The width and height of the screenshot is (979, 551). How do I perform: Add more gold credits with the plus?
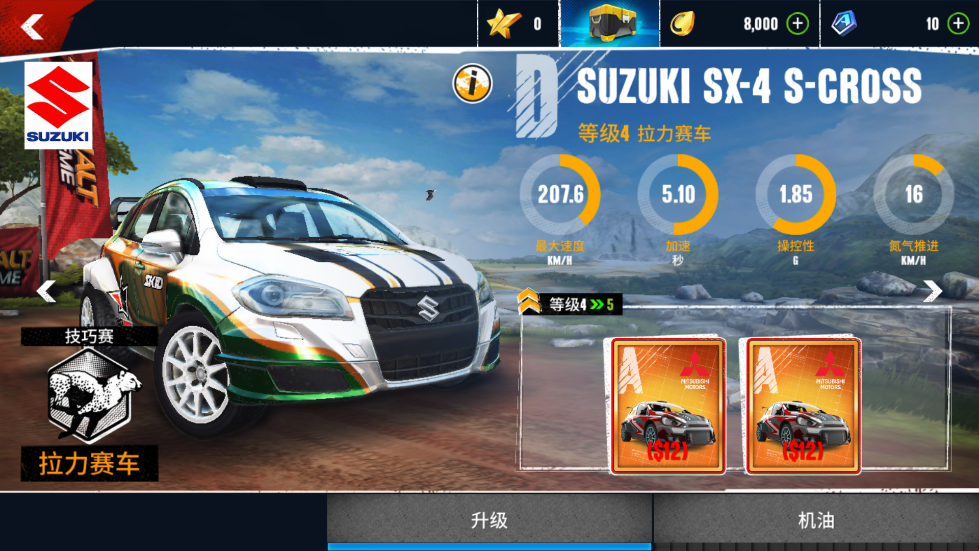pos(797,24)
